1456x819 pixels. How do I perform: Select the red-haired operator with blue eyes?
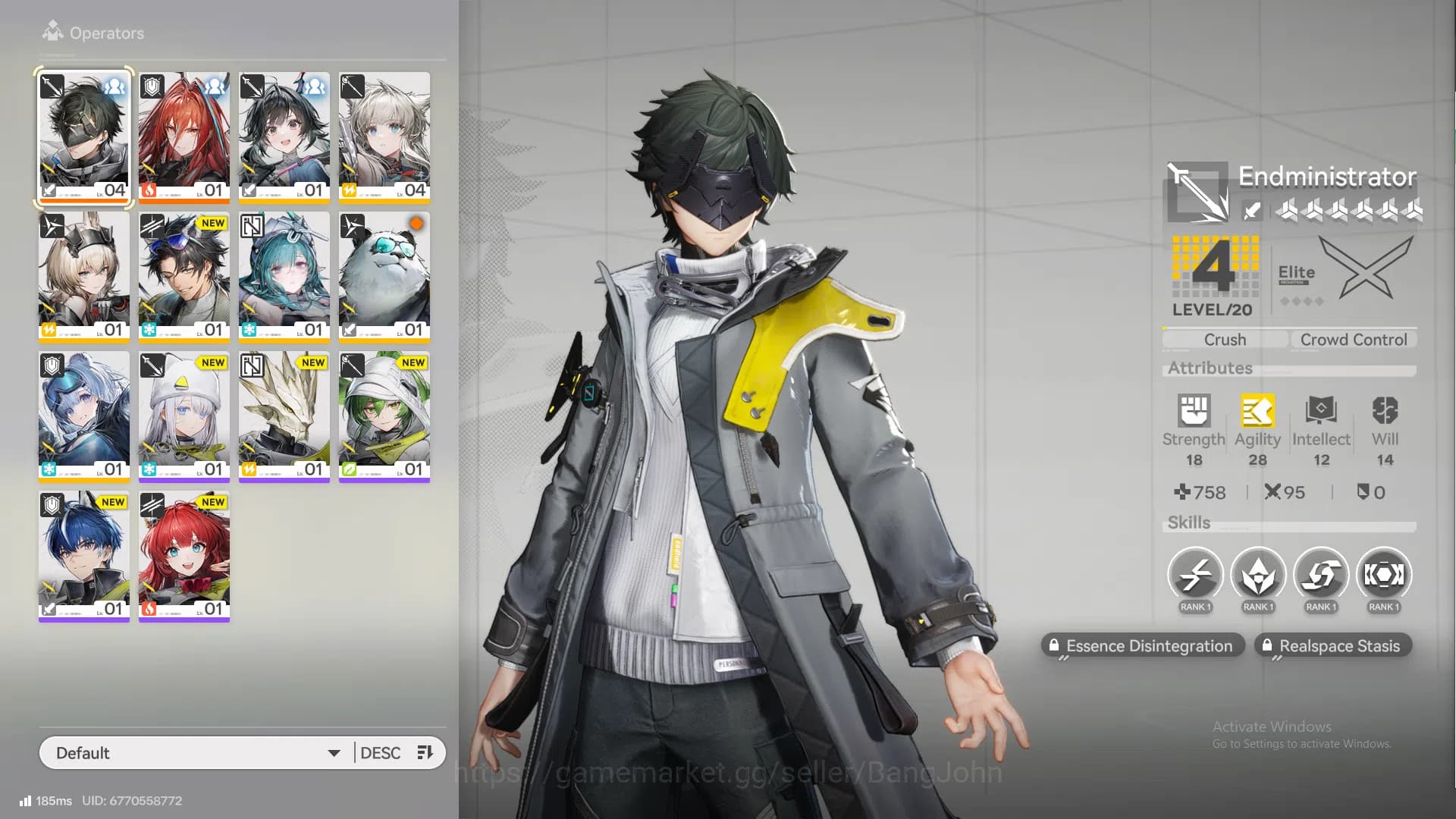pyautogui.click(x=184, y=555)
